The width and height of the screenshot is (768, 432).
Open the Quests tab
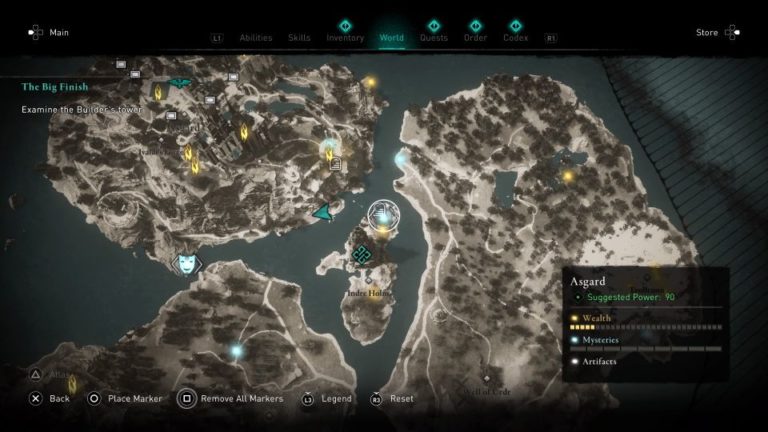433,38
